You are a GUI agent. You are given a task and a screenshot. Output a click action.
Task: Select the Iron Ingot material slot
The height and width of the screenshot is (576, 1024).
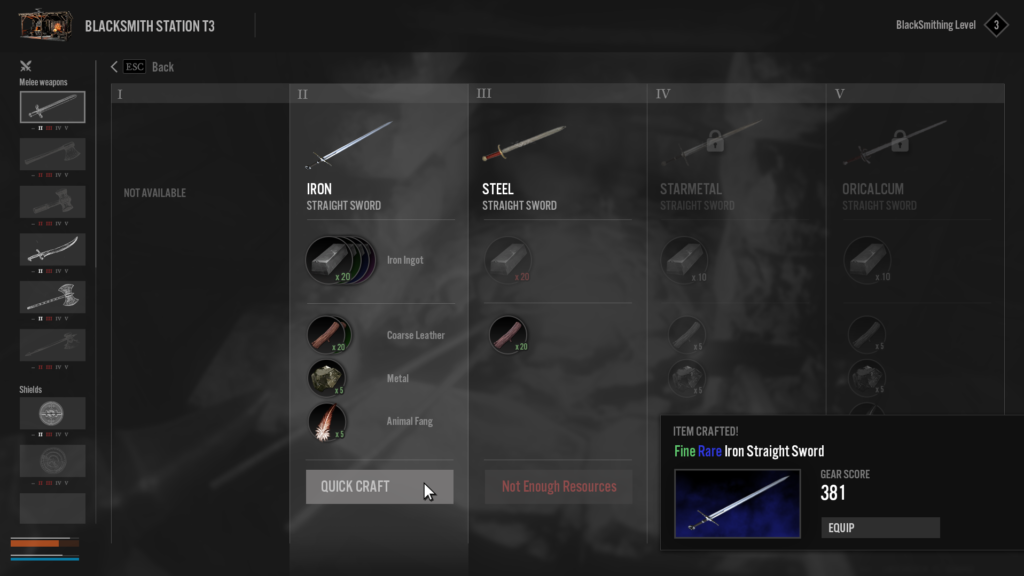[331, 260]
